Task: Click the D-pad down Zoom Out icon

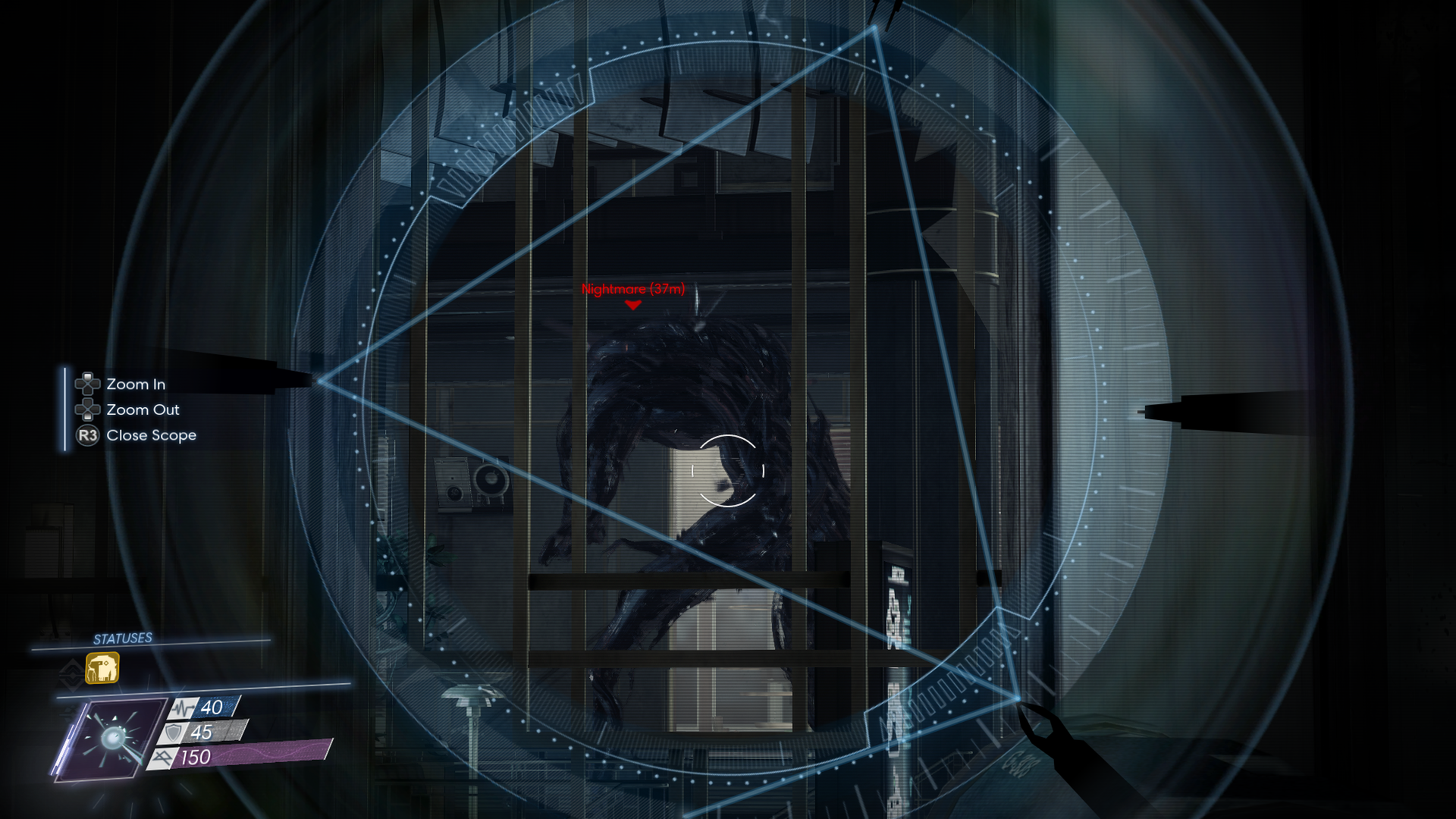Action: [x=87, y=409]
